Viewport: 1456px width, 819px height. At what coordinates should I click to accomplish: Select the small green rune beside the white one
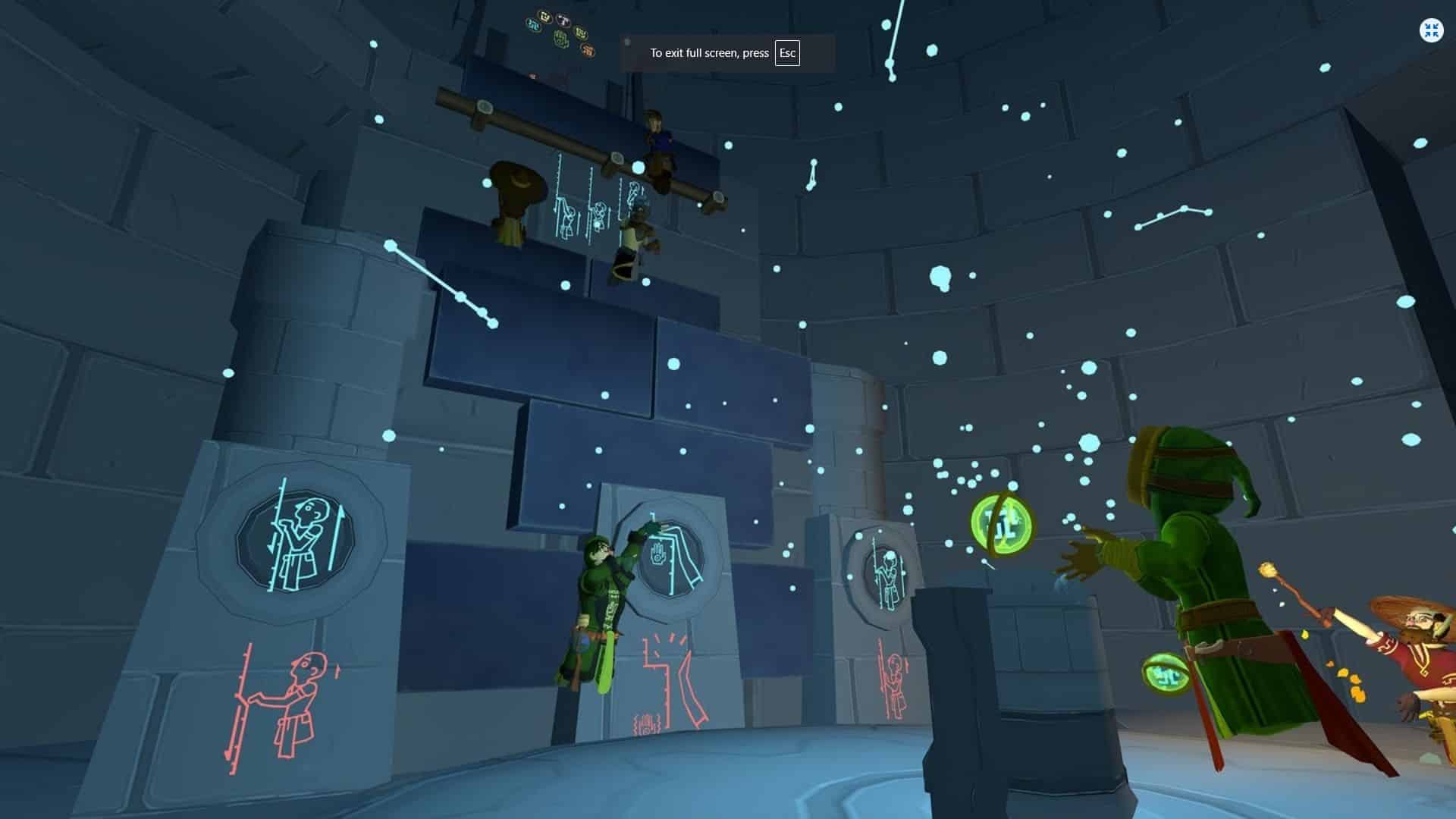pyautogui.click(x=582, y=33)
